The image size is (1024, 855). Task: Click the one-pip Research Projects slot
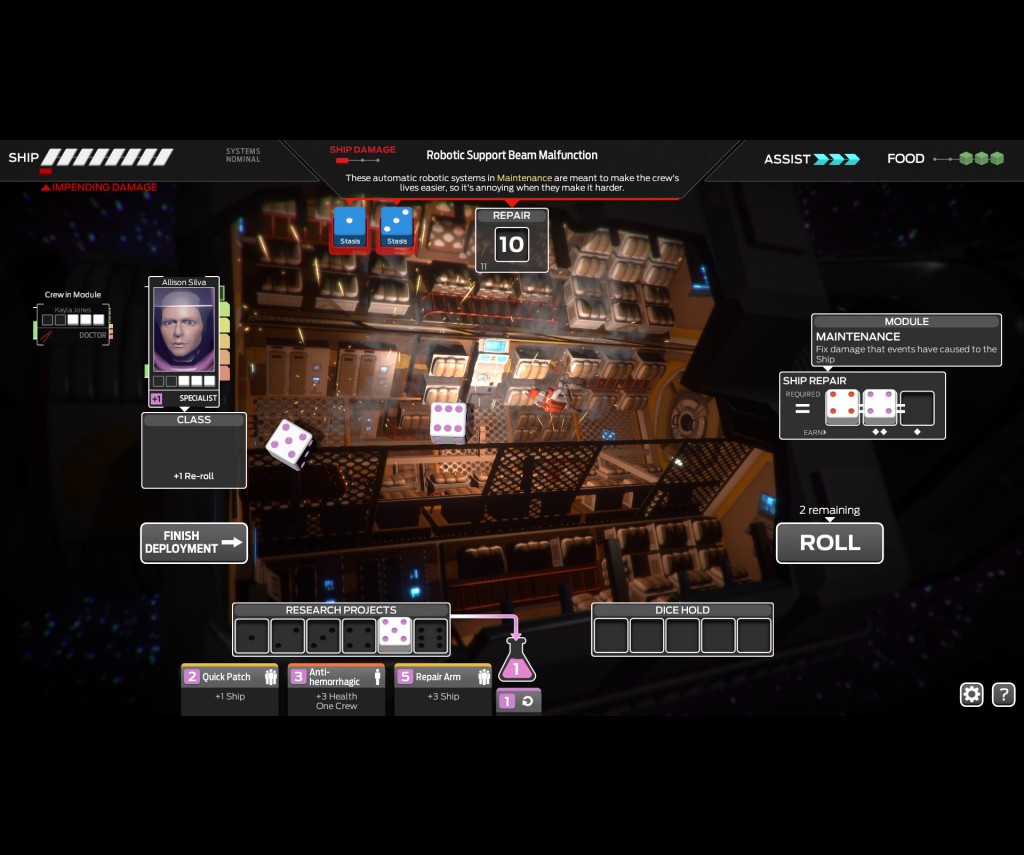pyautogui.click(x=251, y=635)
